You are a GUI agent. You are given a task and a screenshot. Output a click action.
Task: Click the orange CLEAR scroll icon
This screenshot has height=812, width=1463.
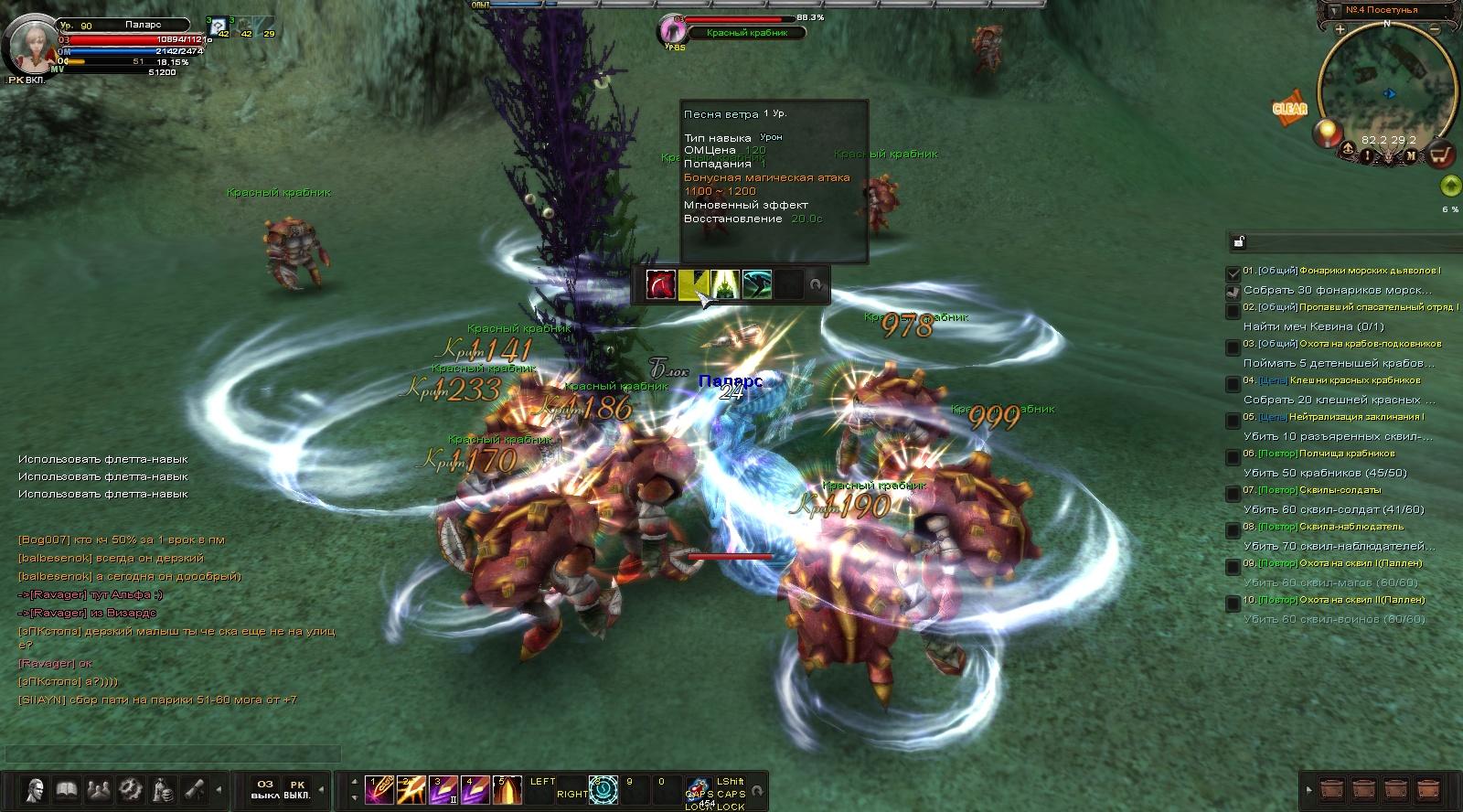[1290, 108]
